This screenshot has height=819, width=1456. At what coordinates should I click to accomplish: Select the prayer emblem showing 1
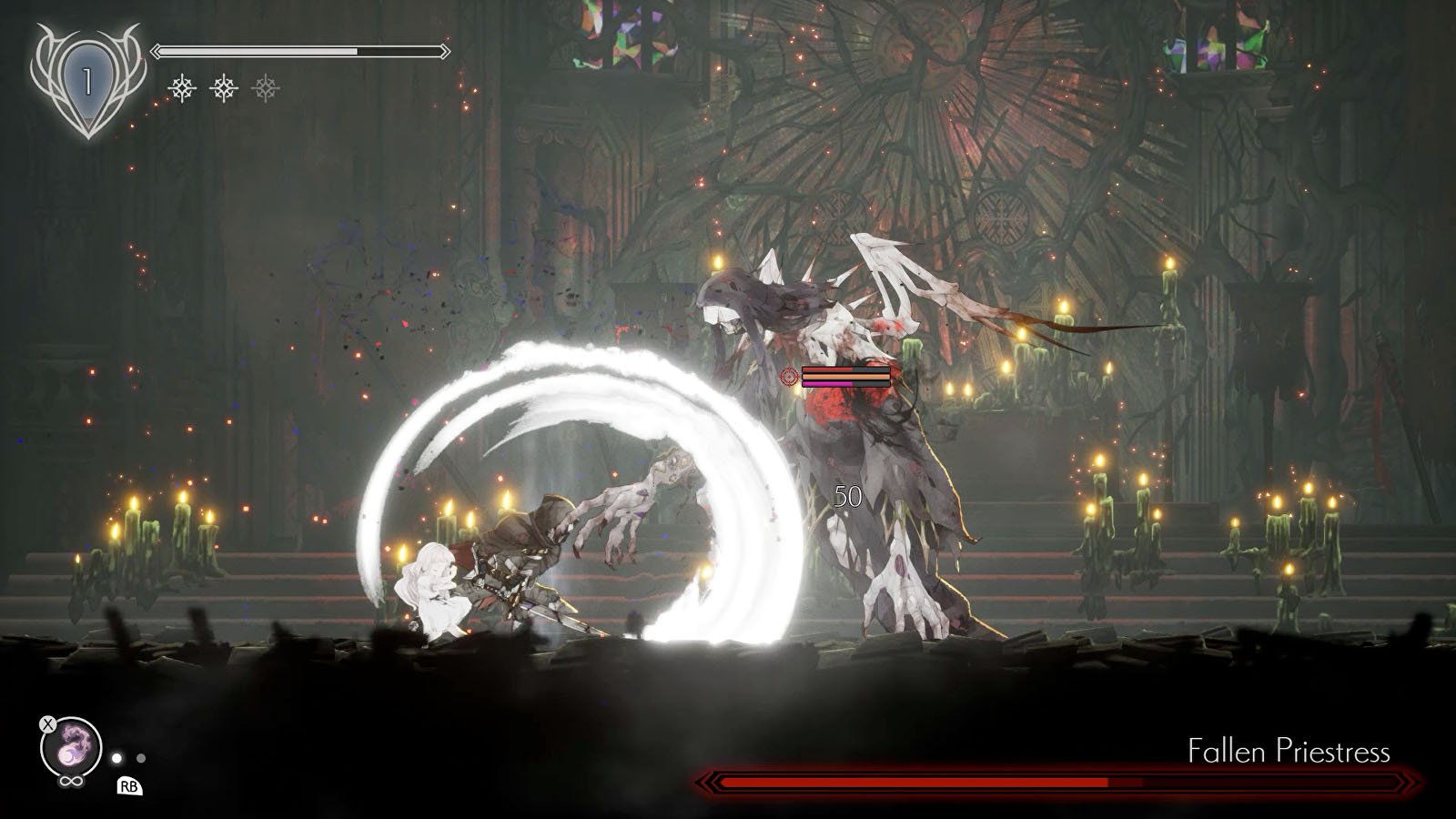pos(87,83)
